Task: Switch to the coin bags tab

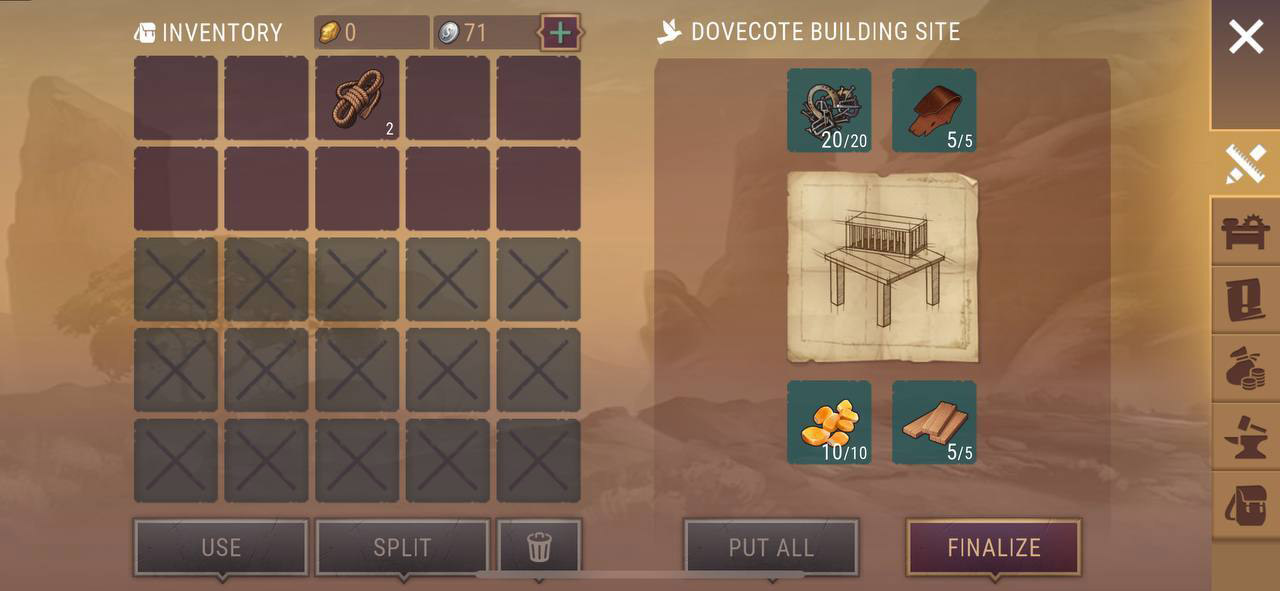Action: coord(1246,369)
